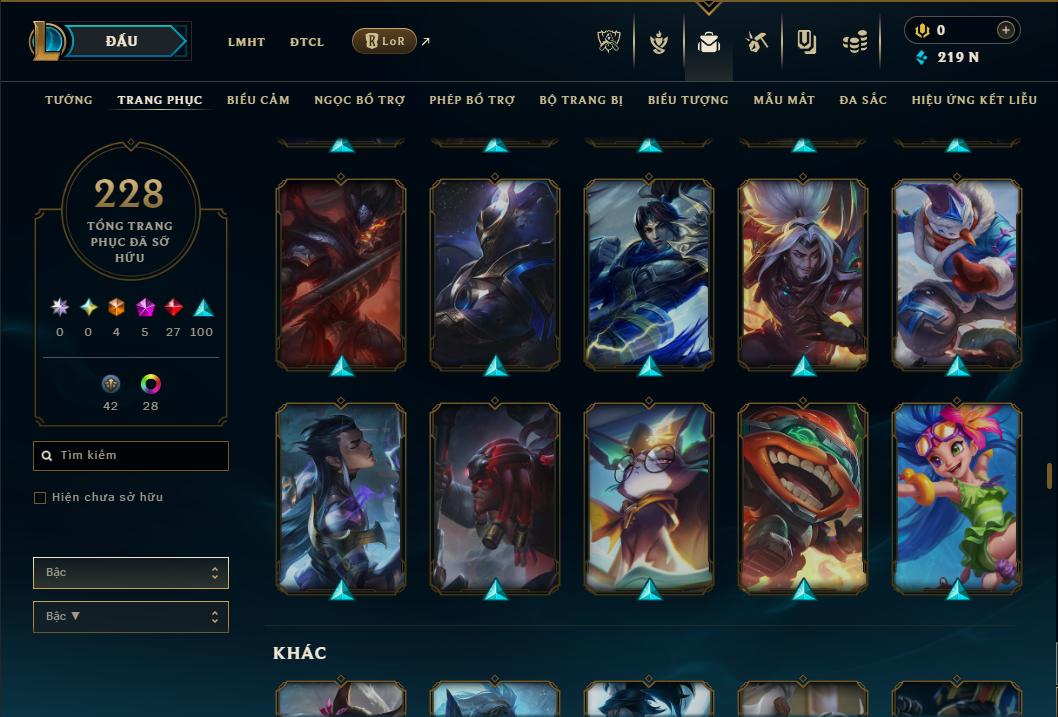The image size is (1058, 717).
Task: Show the BIỂU TƯỢNG tab
Action: click(688, 100)
